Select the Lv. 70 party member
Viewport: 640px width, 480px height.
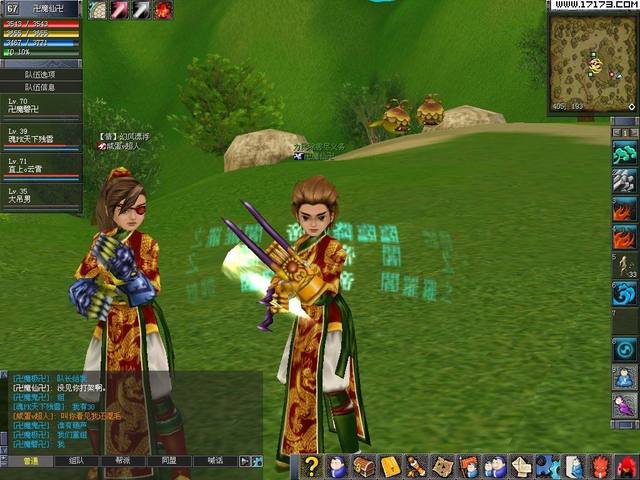coord(40,106)
